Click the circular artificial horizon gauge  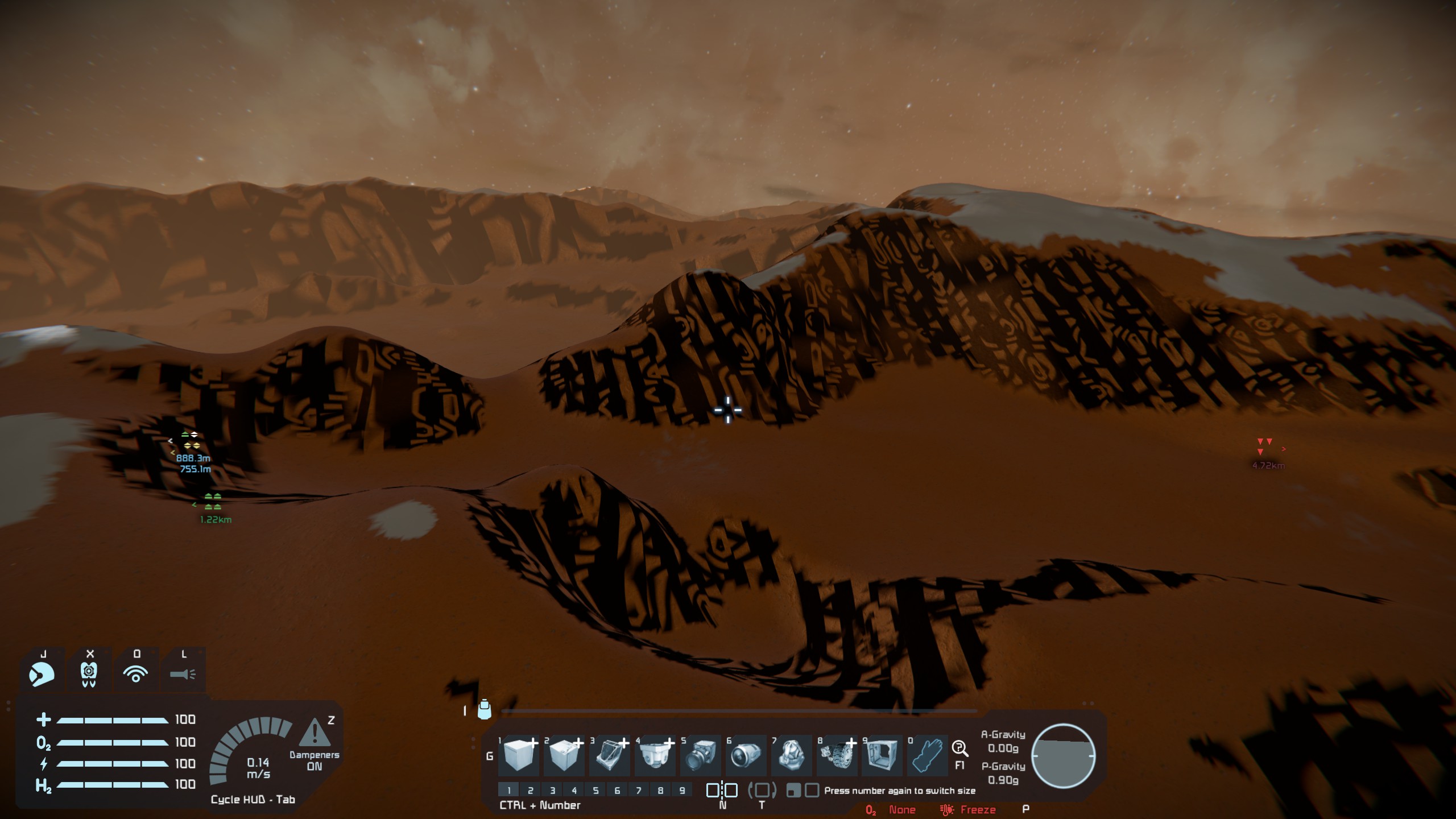[1063, 756]
